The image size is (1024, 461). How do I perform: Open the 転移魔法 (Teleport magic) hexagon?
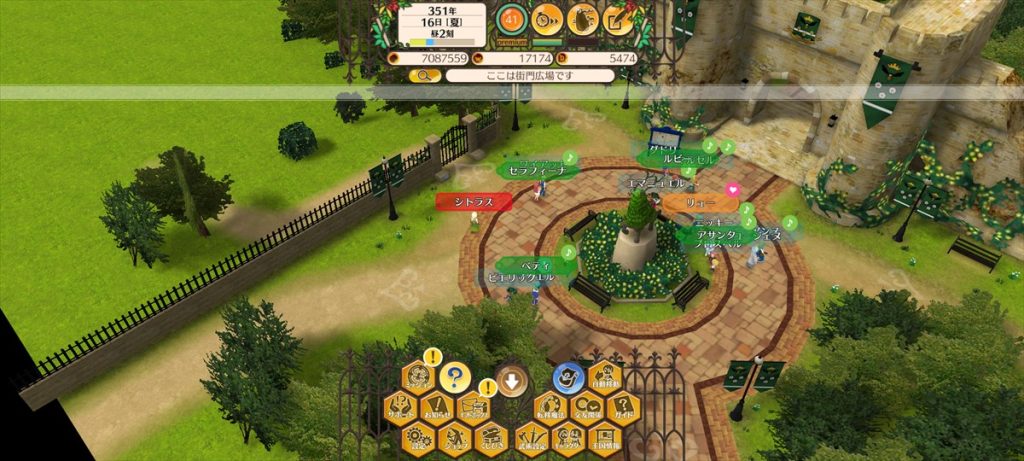click(550, 407)
